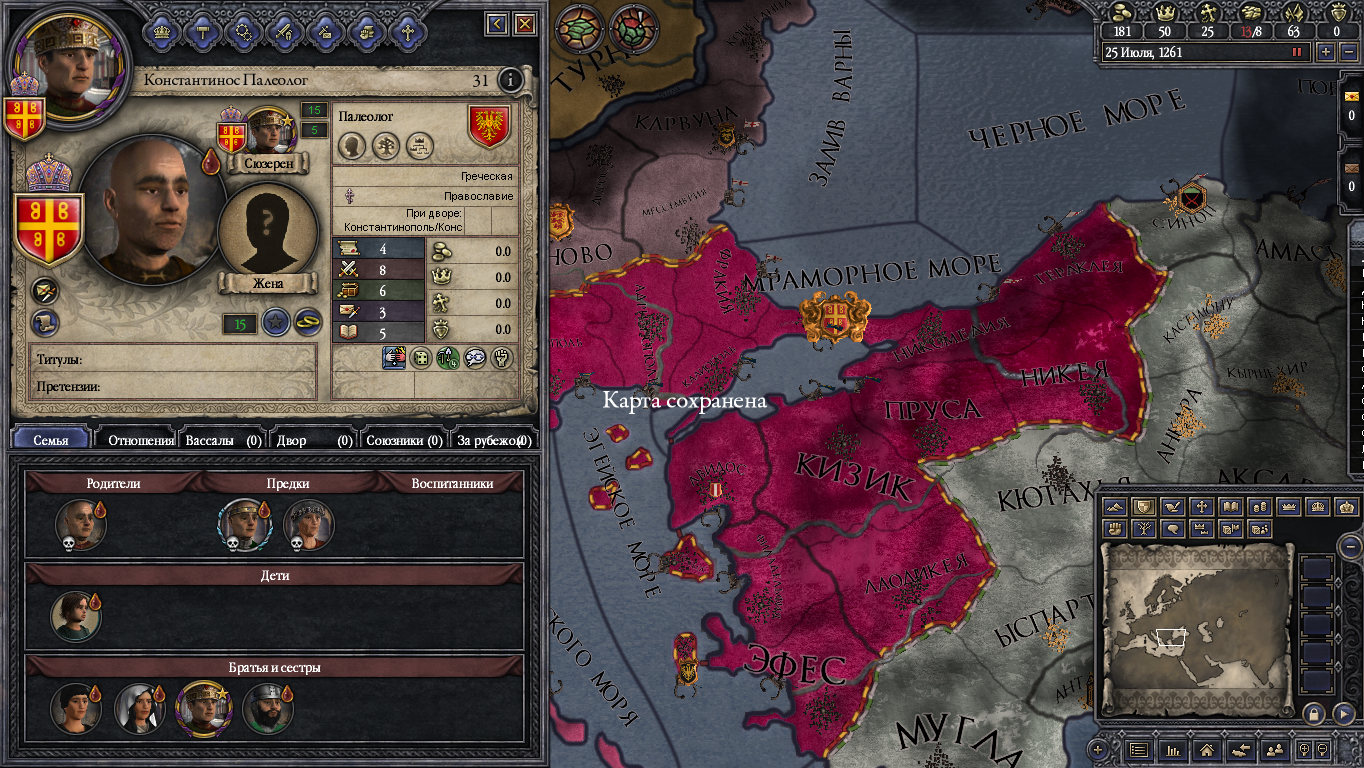Increase game speed with the plus button
Screen dimensions: 1364x768
1326,52
